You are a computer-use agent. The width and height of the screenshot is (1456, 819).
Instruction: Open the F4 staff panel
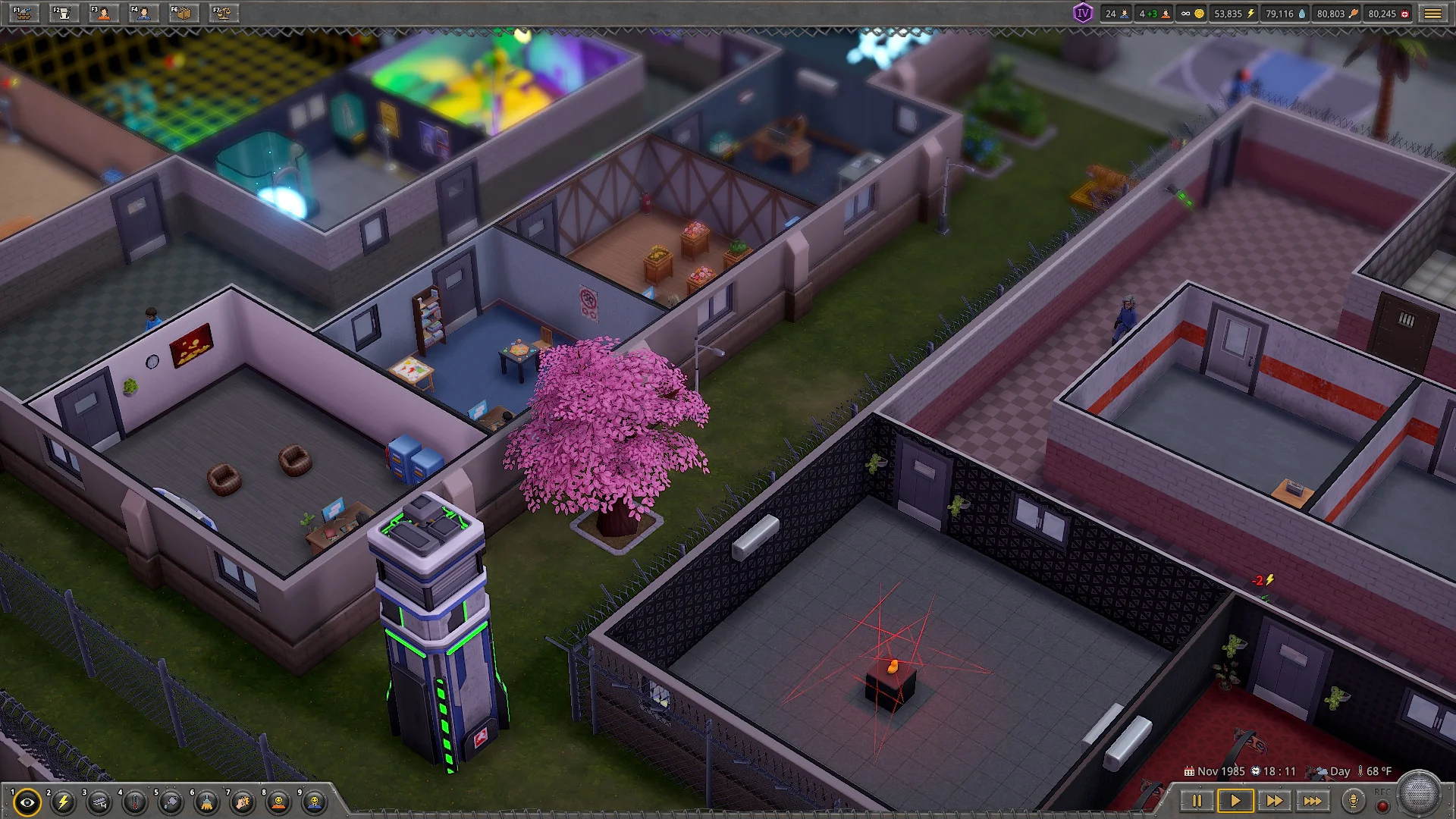(x=143, y=13)
